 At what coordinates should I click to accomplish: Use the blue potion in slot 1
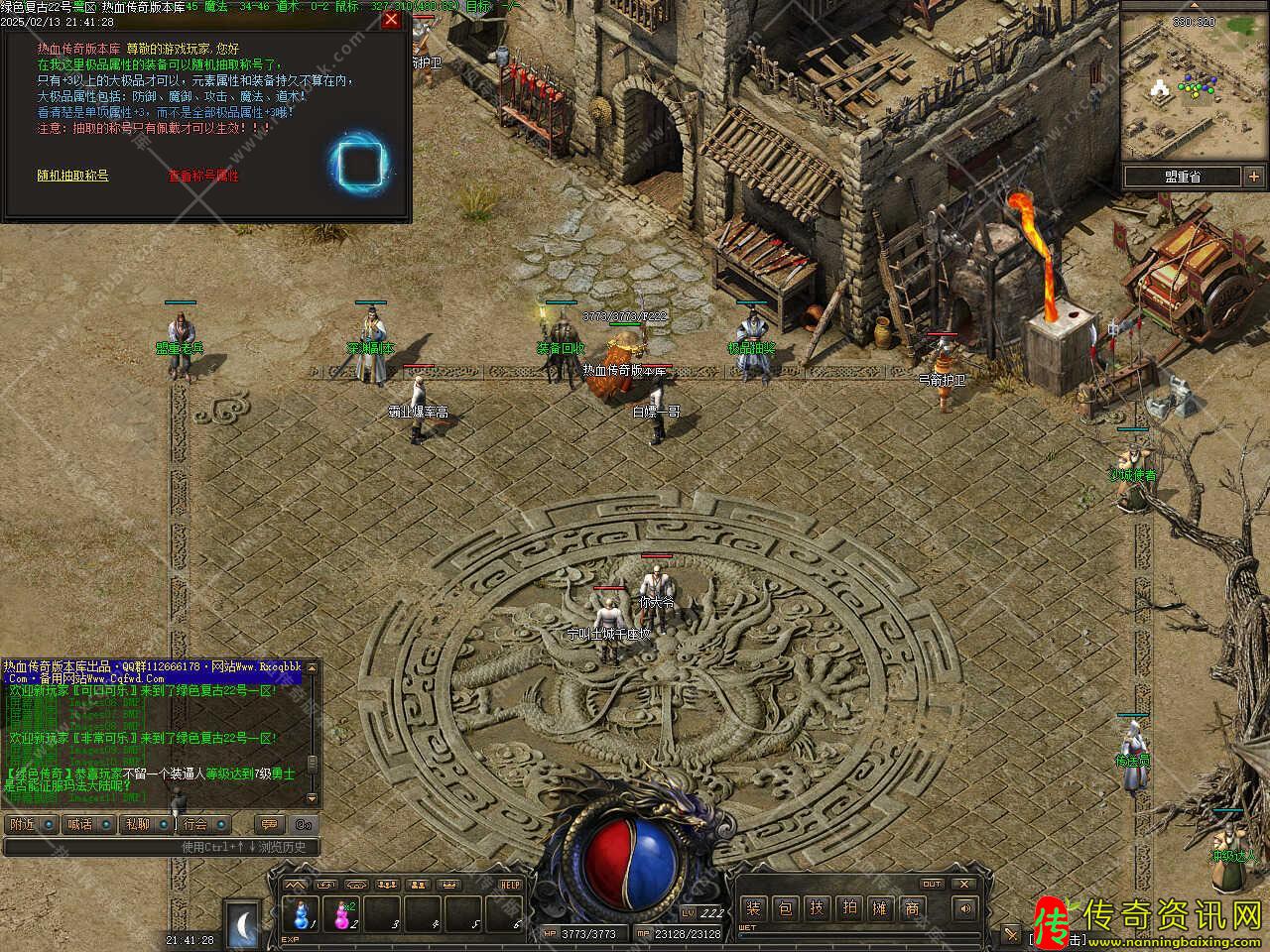click(301, 912)
